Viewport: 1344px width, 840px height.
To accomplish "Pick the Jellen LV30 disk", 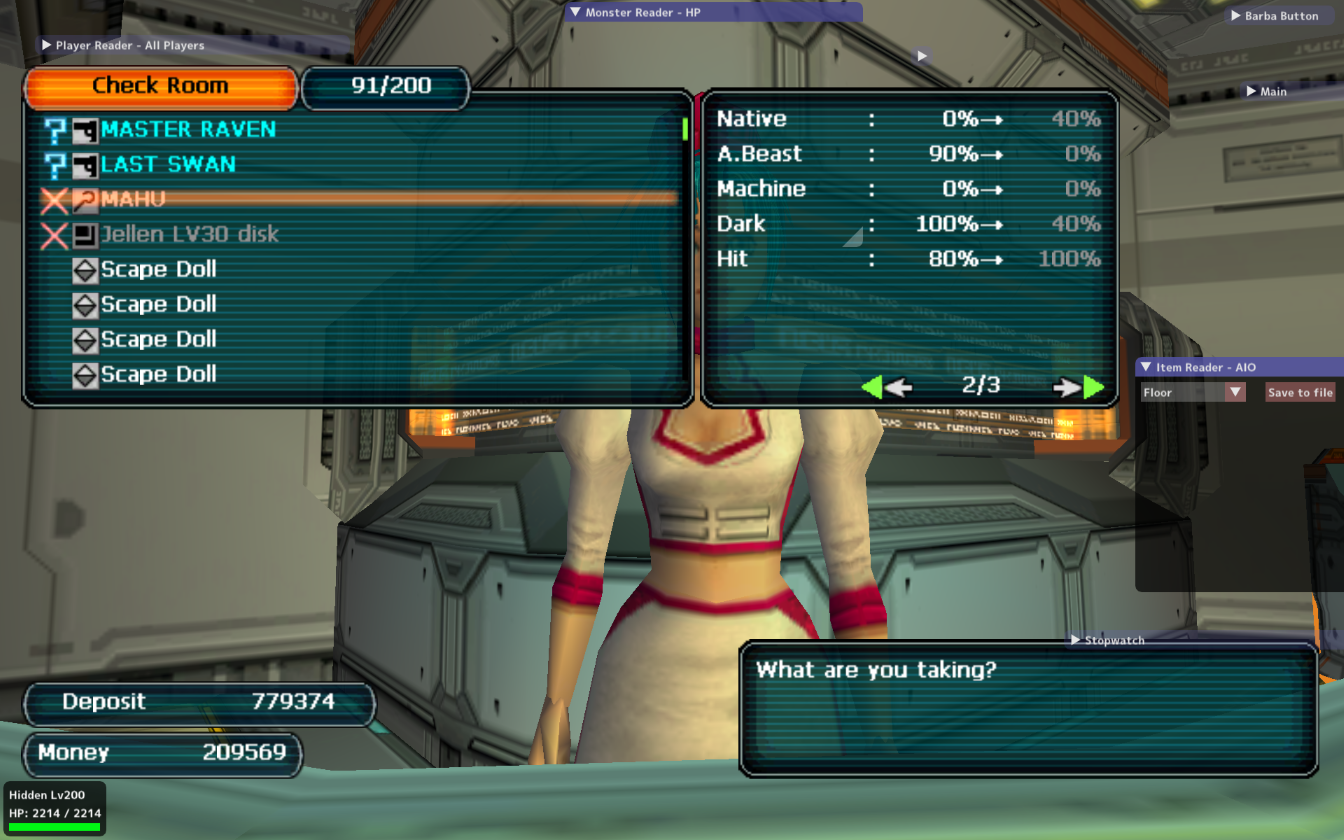I will [x=189, y=235].
